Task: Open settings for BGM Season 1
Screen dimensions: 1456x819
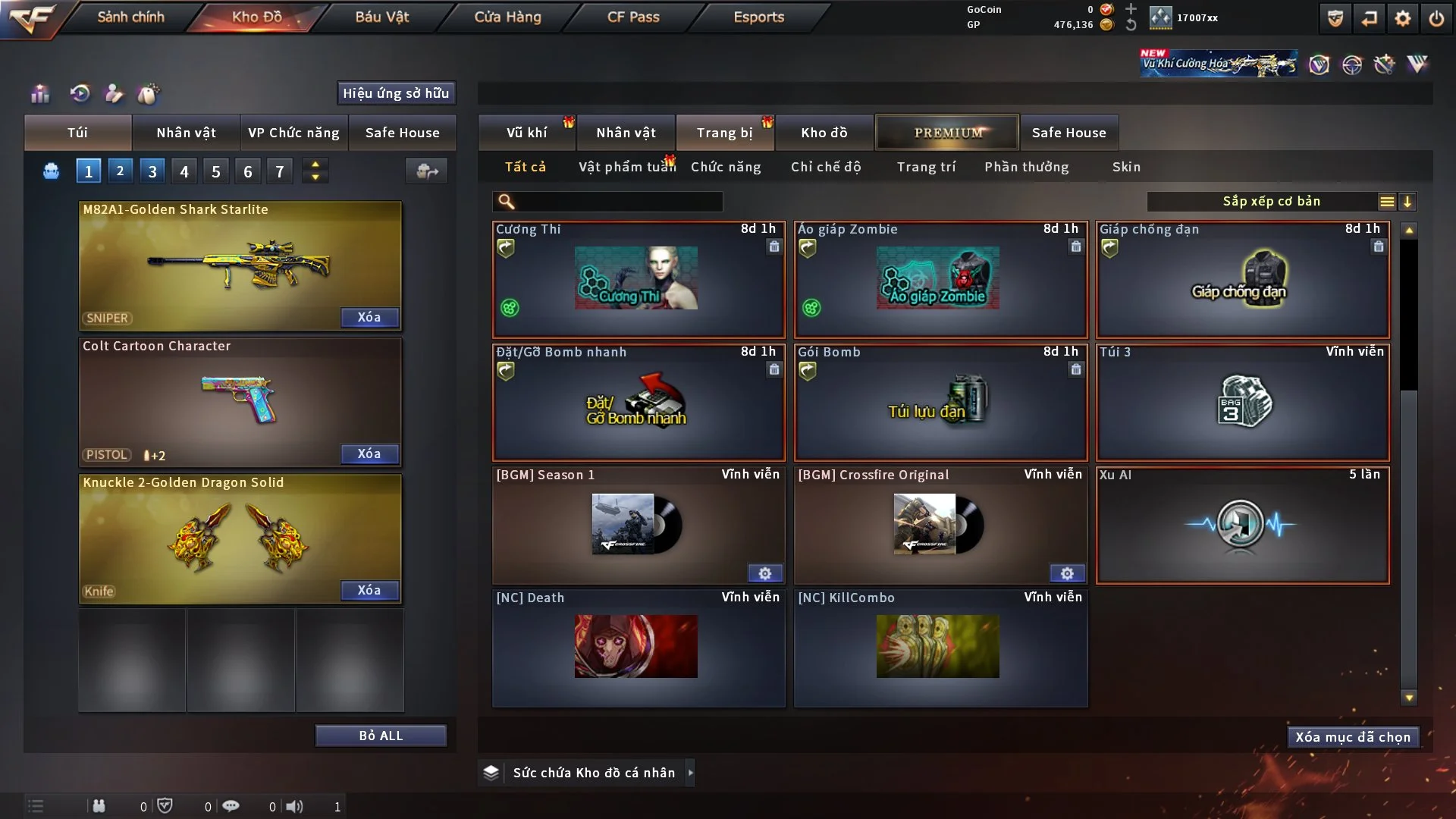Action: [x=765, y=573]
